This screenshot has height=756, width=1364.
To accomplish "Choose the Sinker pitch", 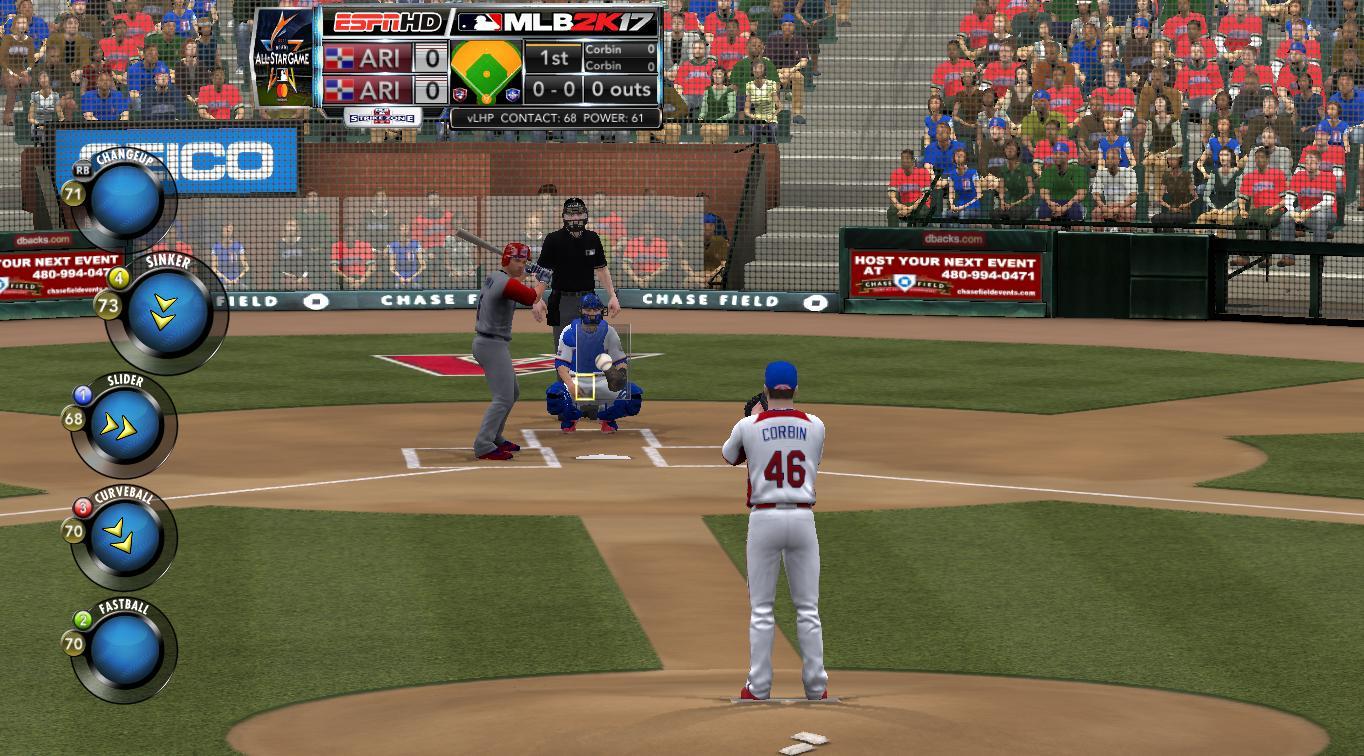I will [164, 313].
